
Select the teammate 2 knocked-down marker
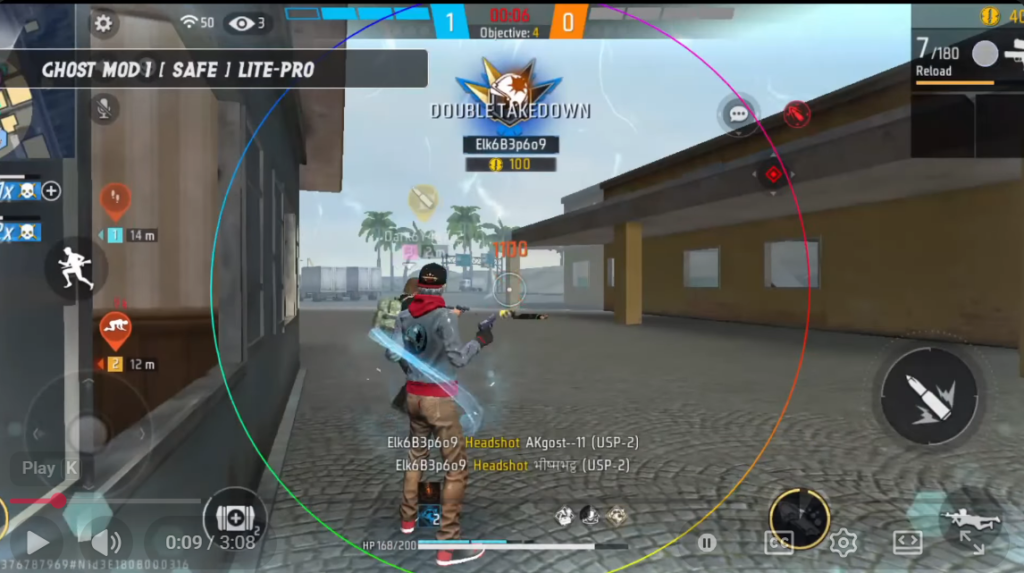[115, 329]
